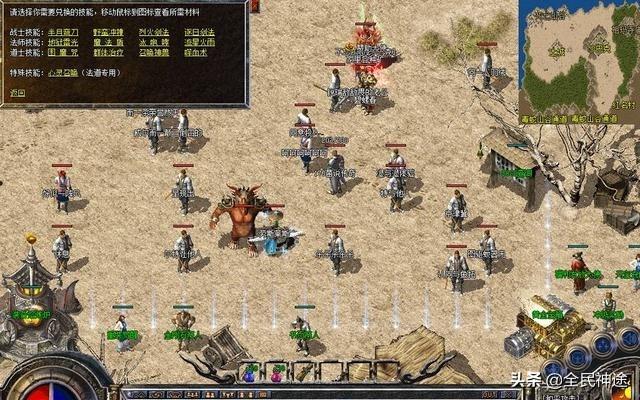The width and height of the screenshot is (640, 400).
Task: Use the blue potion in the belt slot
Action: [x=249, y=373]
